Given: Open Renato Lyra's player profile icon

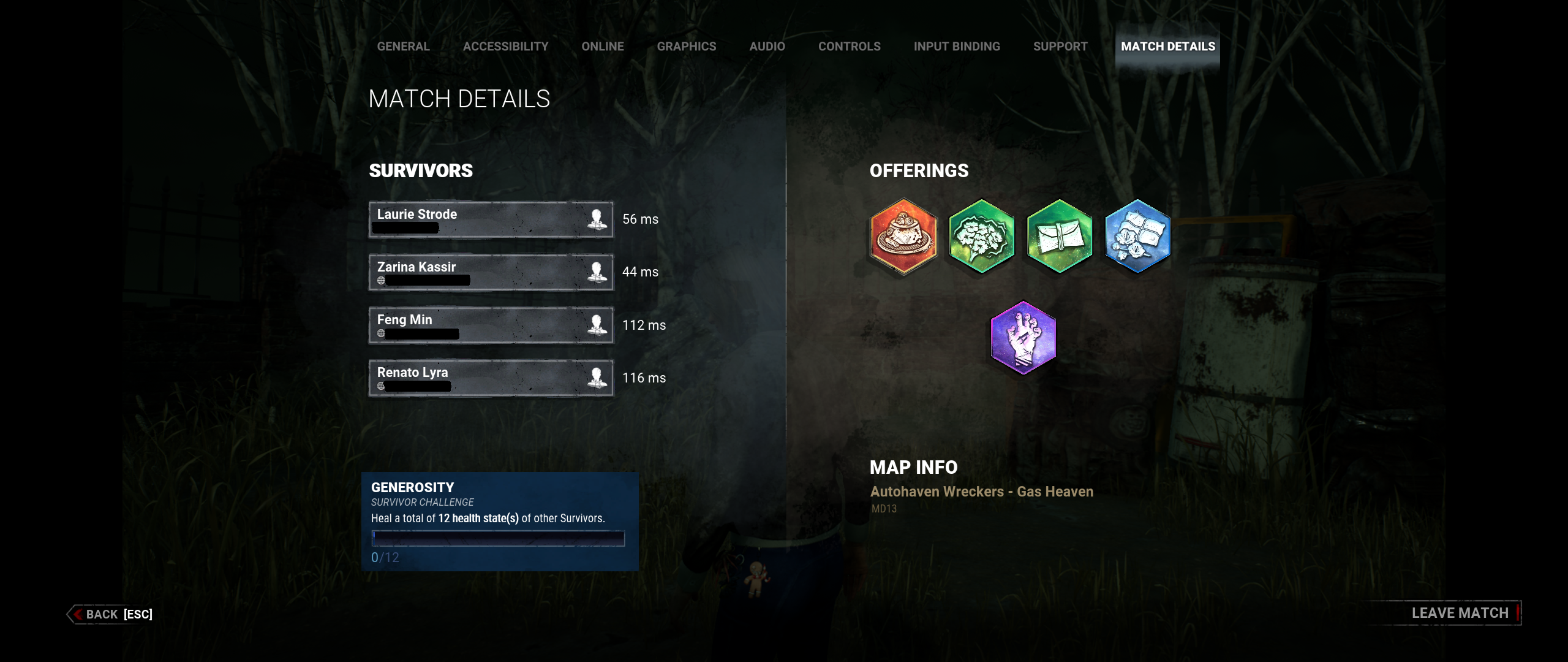Looking at the screenshot, I should click(595, 378).
